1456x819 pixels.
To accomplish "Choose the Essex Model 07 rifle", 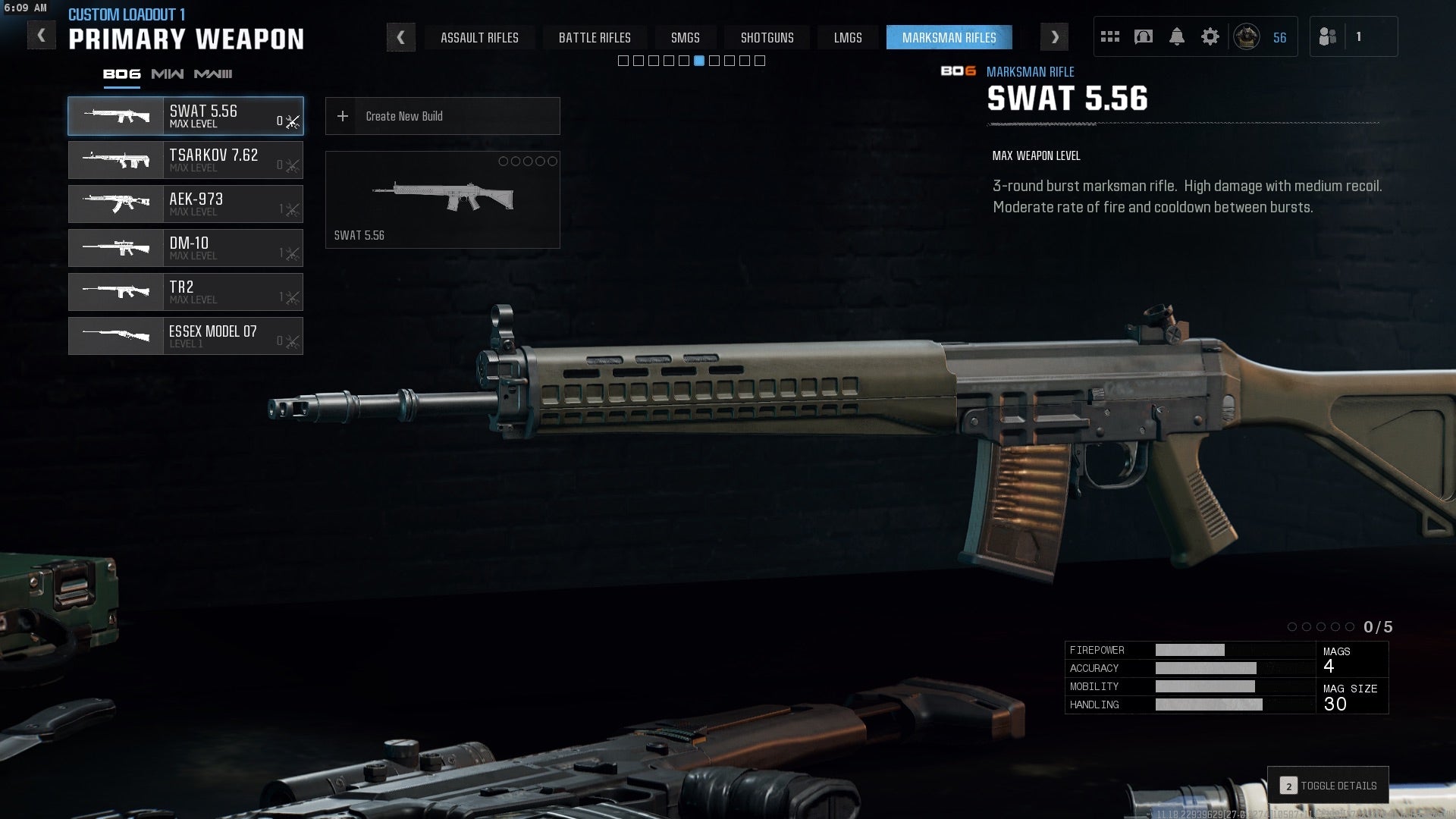I will pyautogui.click(x=186, y=336).
